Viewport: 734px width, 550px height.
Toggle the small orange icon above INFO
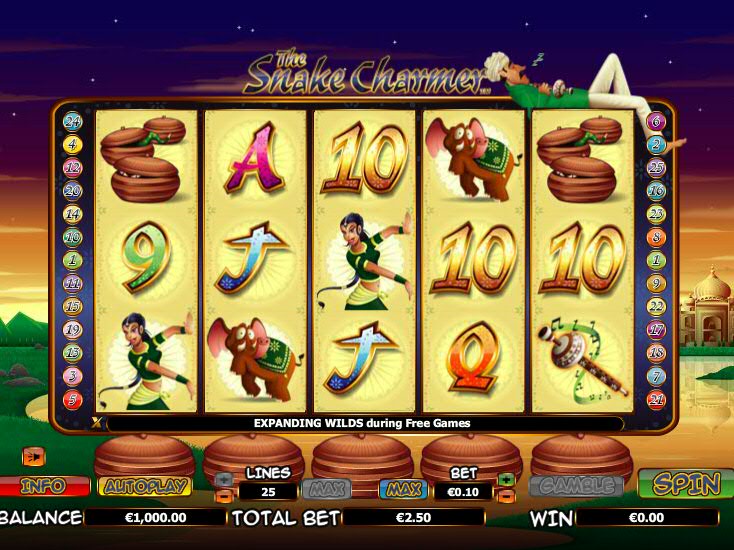click(x=34, y=456)
